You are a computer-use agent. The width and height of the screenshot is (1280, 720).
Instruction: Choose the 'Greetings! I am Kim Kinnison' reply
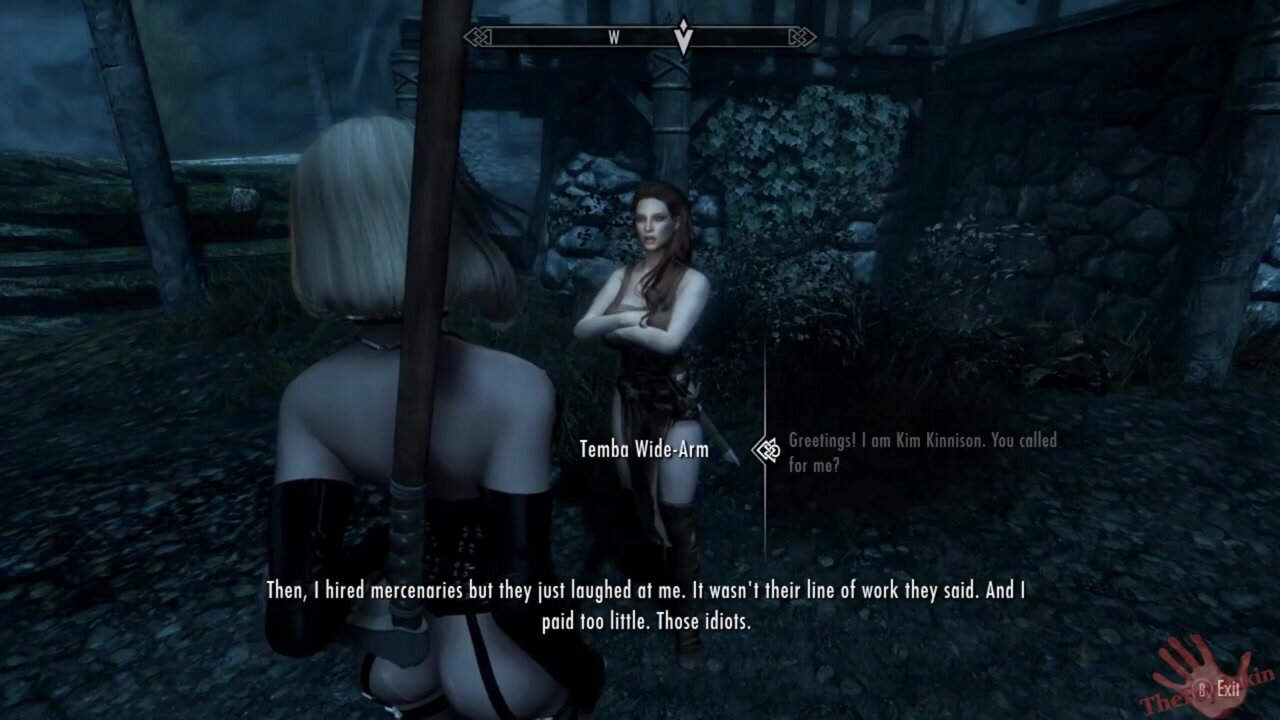[921, 452]
